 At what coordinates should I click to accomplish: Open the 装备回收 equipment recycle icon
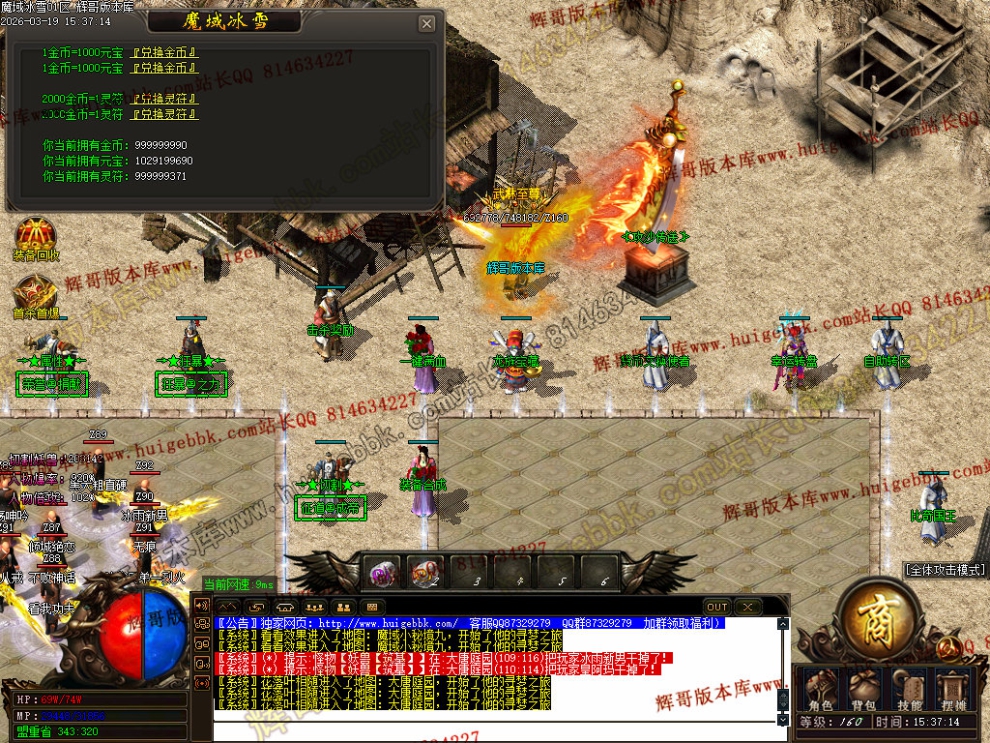[x=35, y=239]
